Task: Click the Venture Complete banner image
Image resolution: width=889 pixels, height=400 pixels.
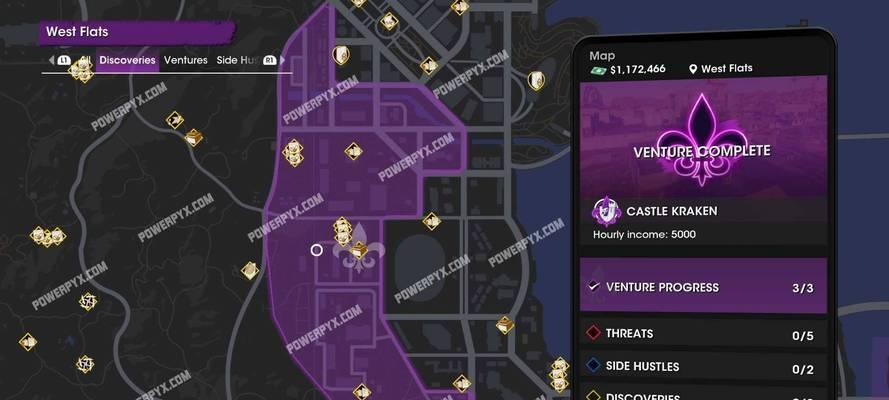Action: [x=703, y=140]
